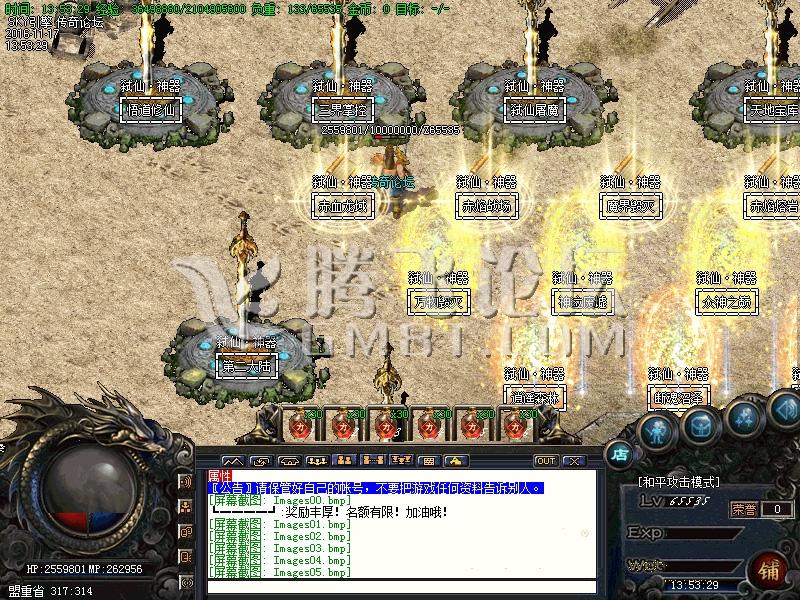Select the grid-pattern toolbar button
This screenshot has width=800, height=600.
[x=428, y=461]
